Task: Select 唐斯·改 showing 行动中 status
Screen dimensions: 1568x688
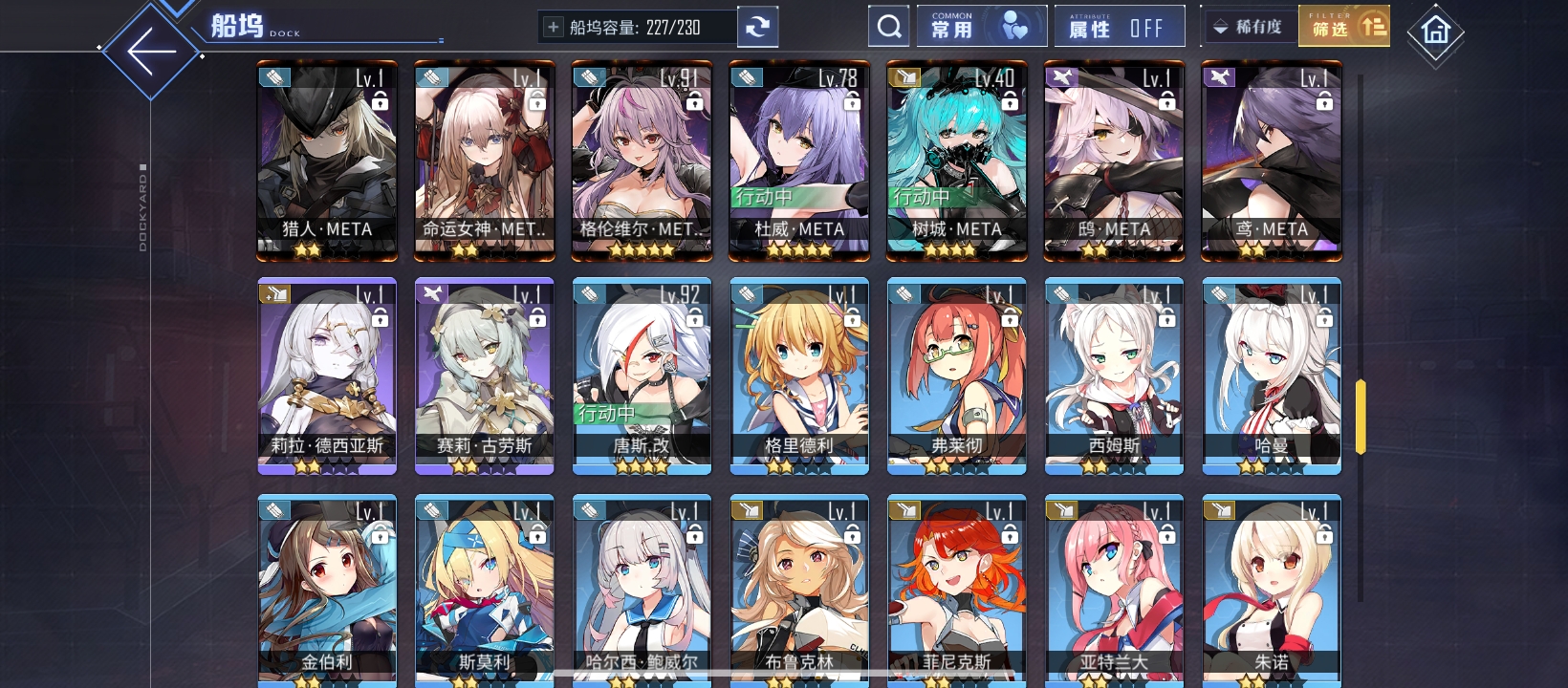Action: 642,373
